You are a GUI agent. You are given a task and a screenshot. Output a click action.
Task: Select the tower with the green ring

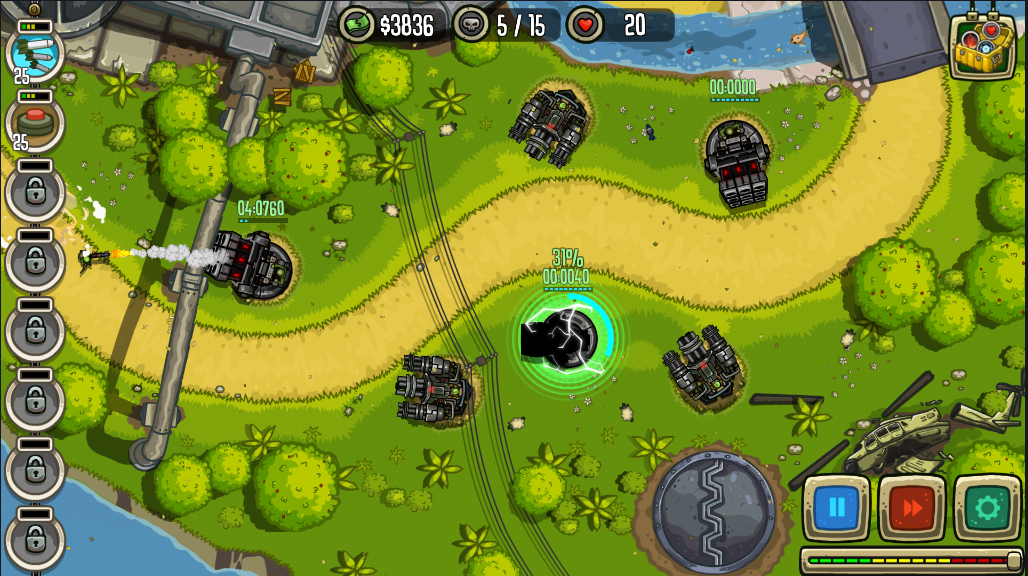coord(567,336)
